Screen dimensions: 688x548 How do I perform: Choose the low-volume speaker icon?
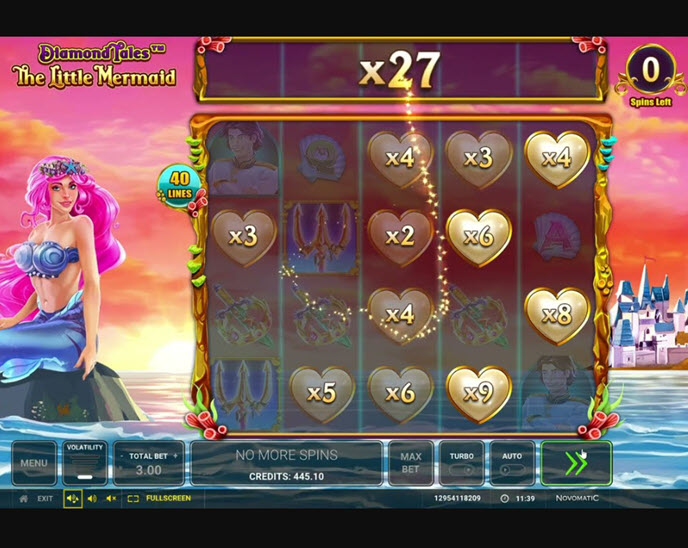pos(92,498)
